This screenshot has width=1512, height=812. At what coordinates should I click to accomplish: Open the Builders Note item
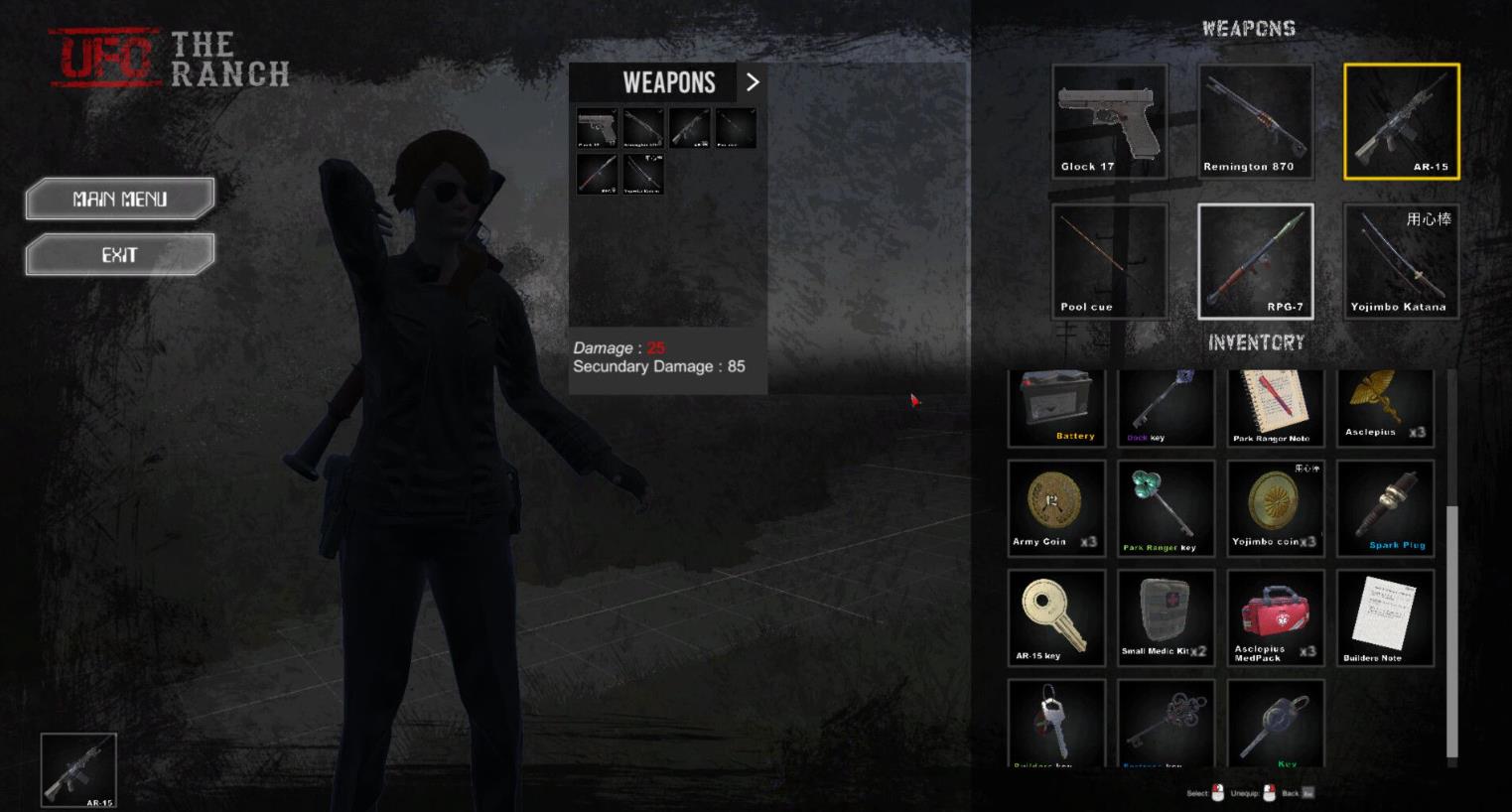click(1385, 617)
